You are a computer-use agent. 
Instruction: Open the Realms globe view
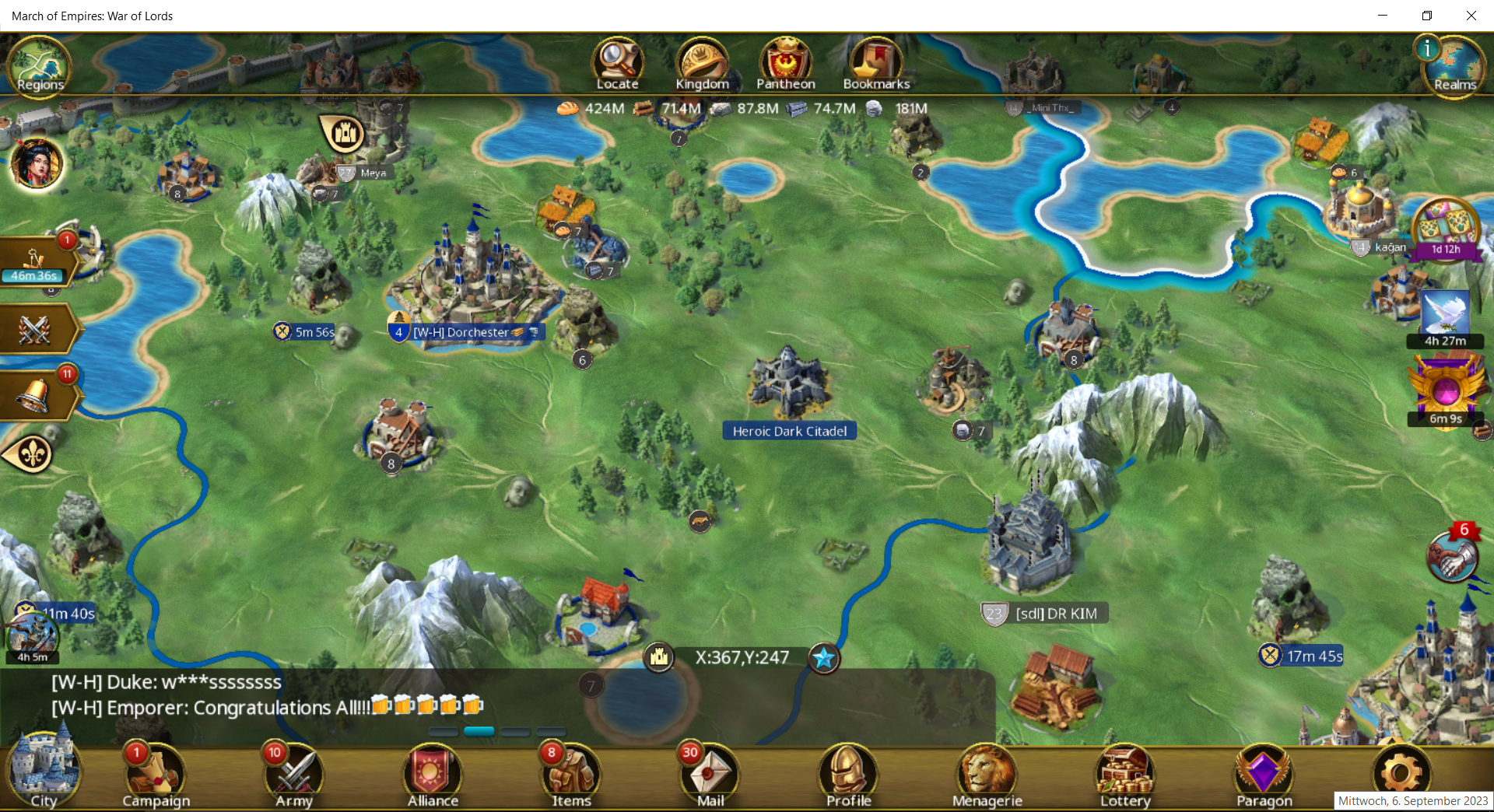[x=1454, y=66]
